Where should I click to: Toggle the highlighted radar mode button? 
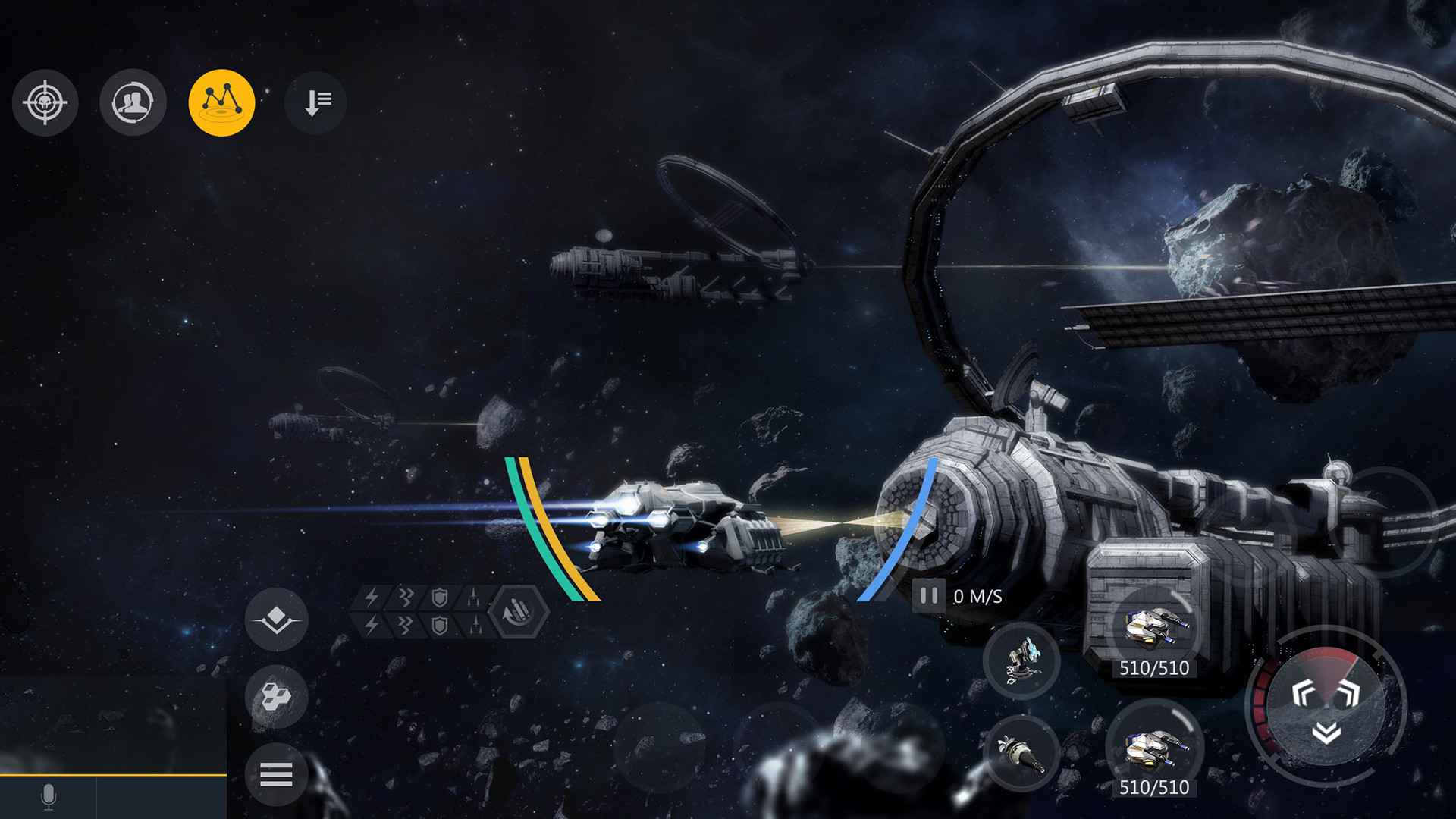point(221,103)
